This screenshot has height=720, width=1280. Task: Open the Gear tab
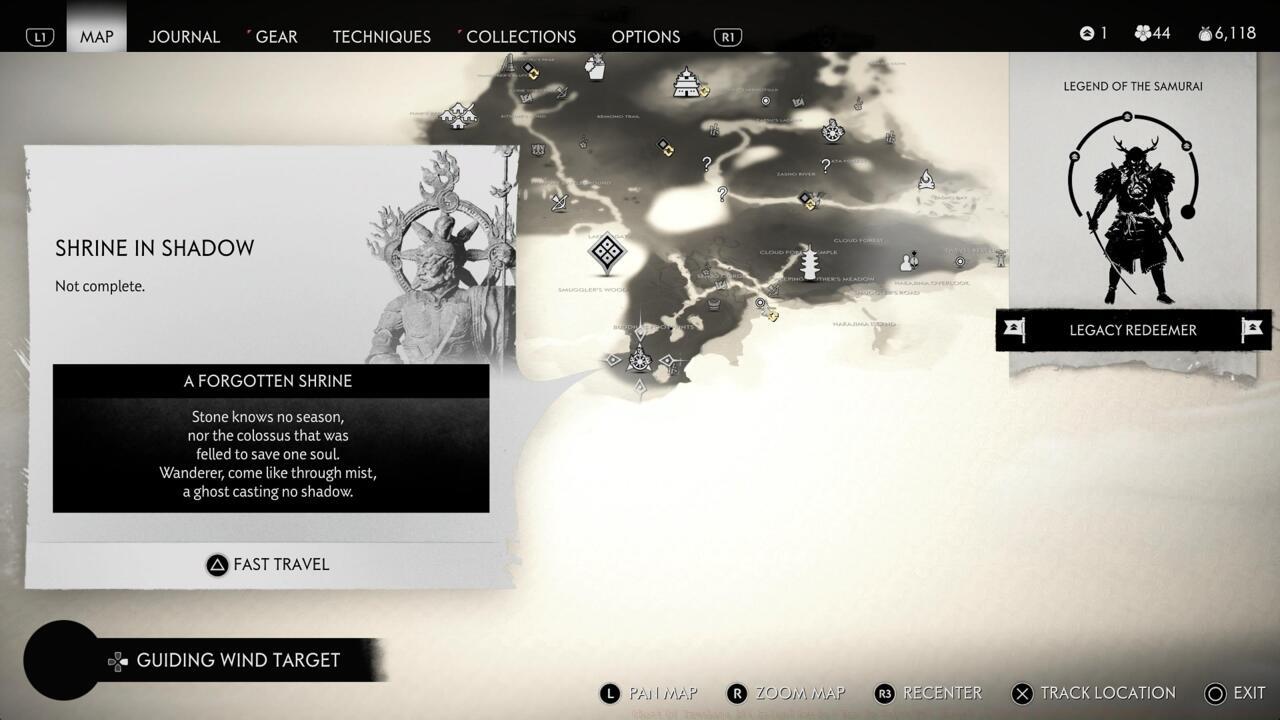(x=276, y=36)
